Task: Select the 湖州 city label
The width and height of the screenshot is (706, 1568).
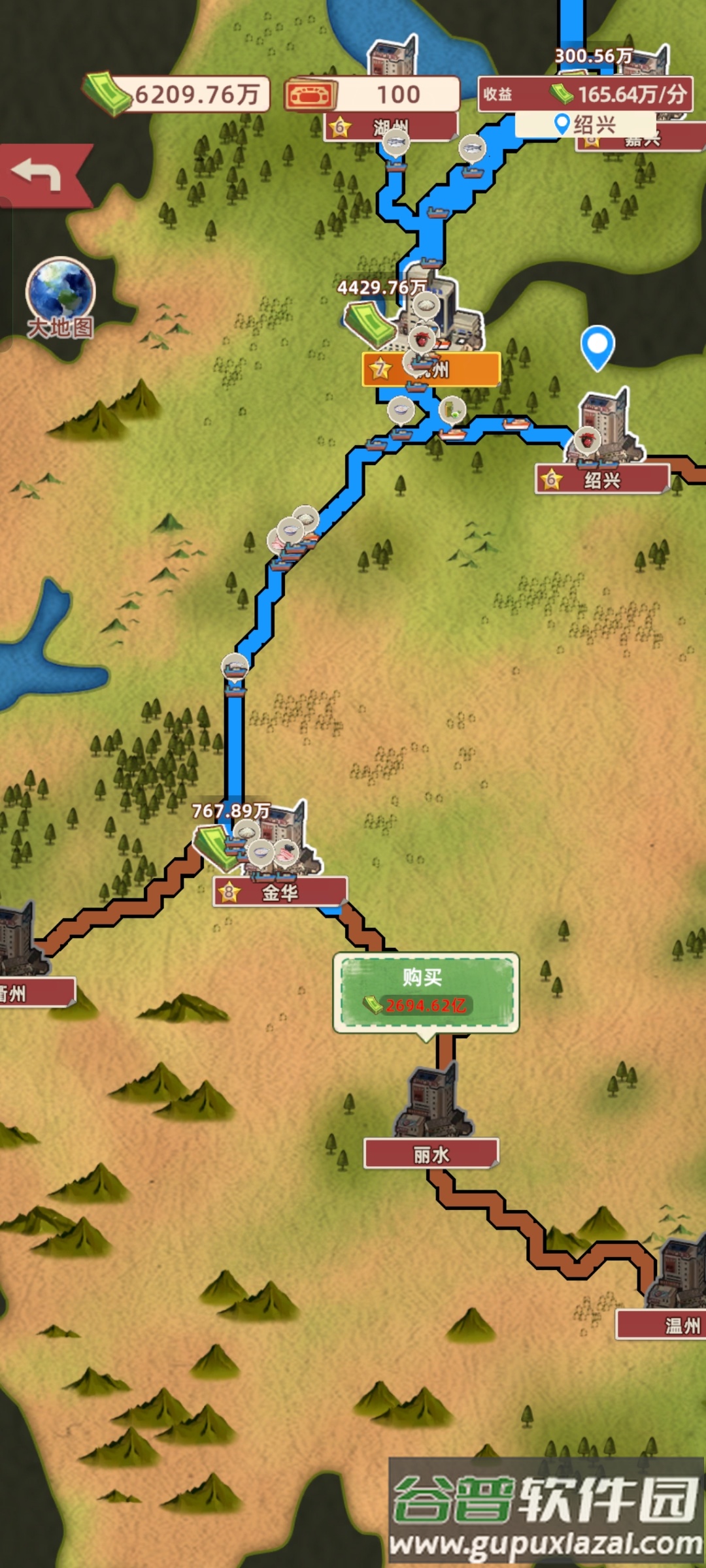Action: click(391, 128)
